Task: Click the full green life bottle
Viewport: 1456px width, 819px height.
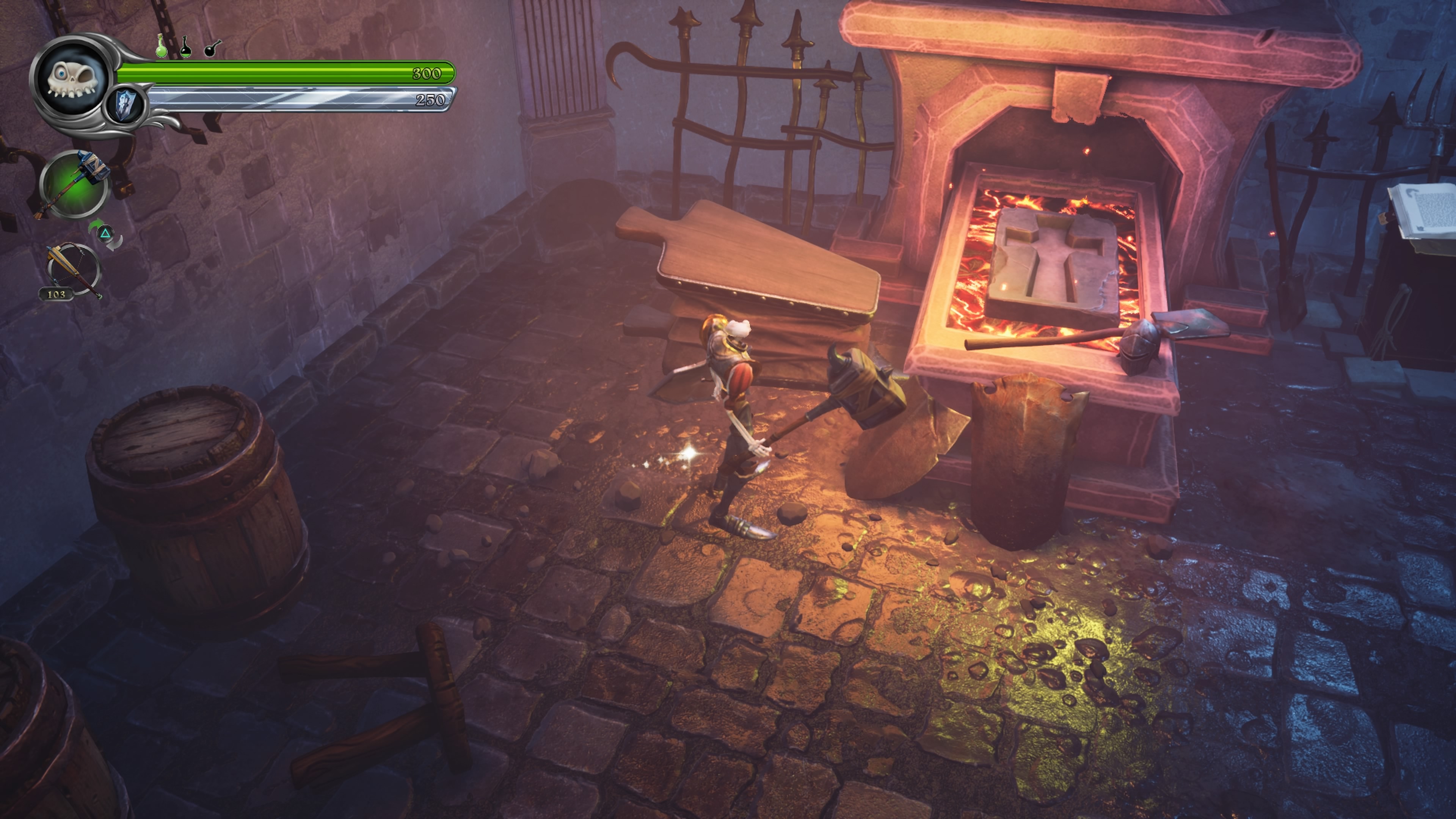Action: [162, 46]
